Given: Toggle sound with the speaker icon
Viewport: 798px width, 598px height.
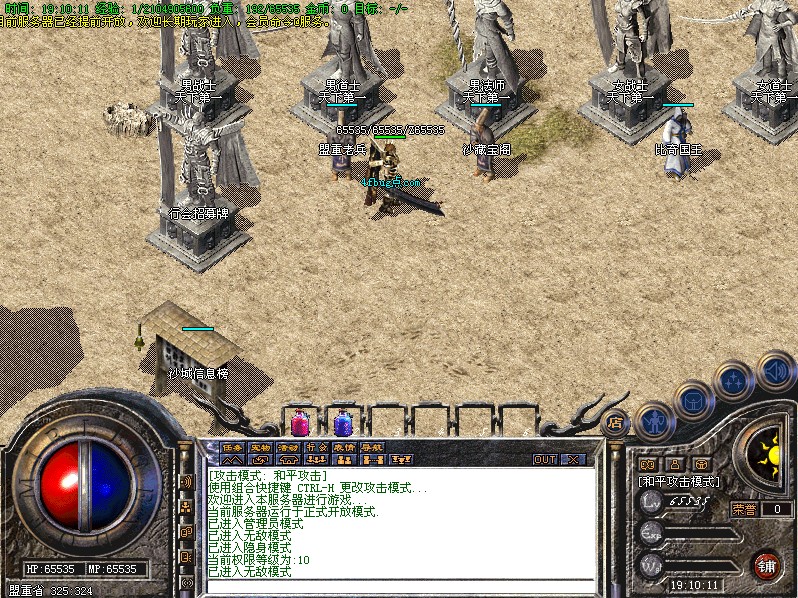Looking at the screenshot, I should tap(775, 370).
